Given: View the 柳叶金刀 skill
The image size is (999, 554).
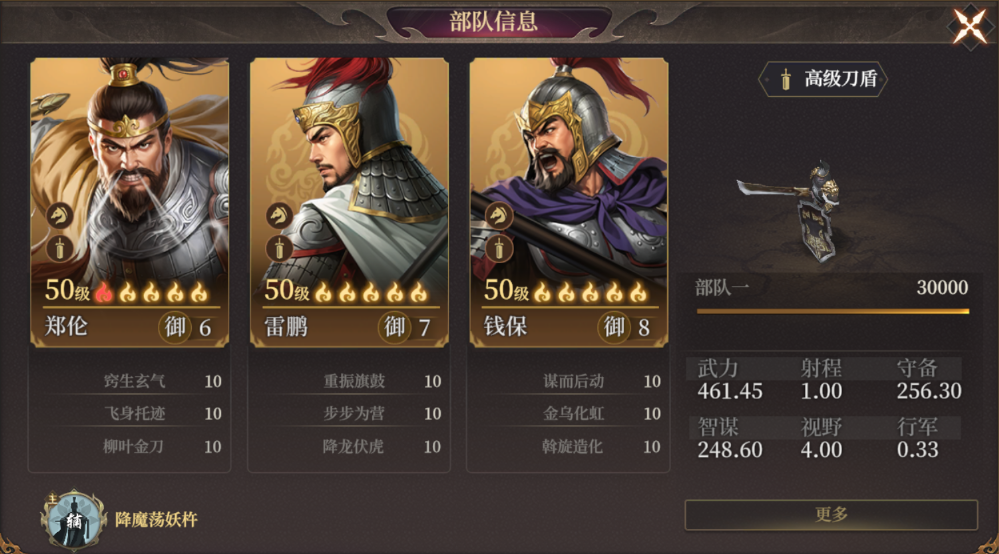Looking at the screenshot, I should coord(136,446).
